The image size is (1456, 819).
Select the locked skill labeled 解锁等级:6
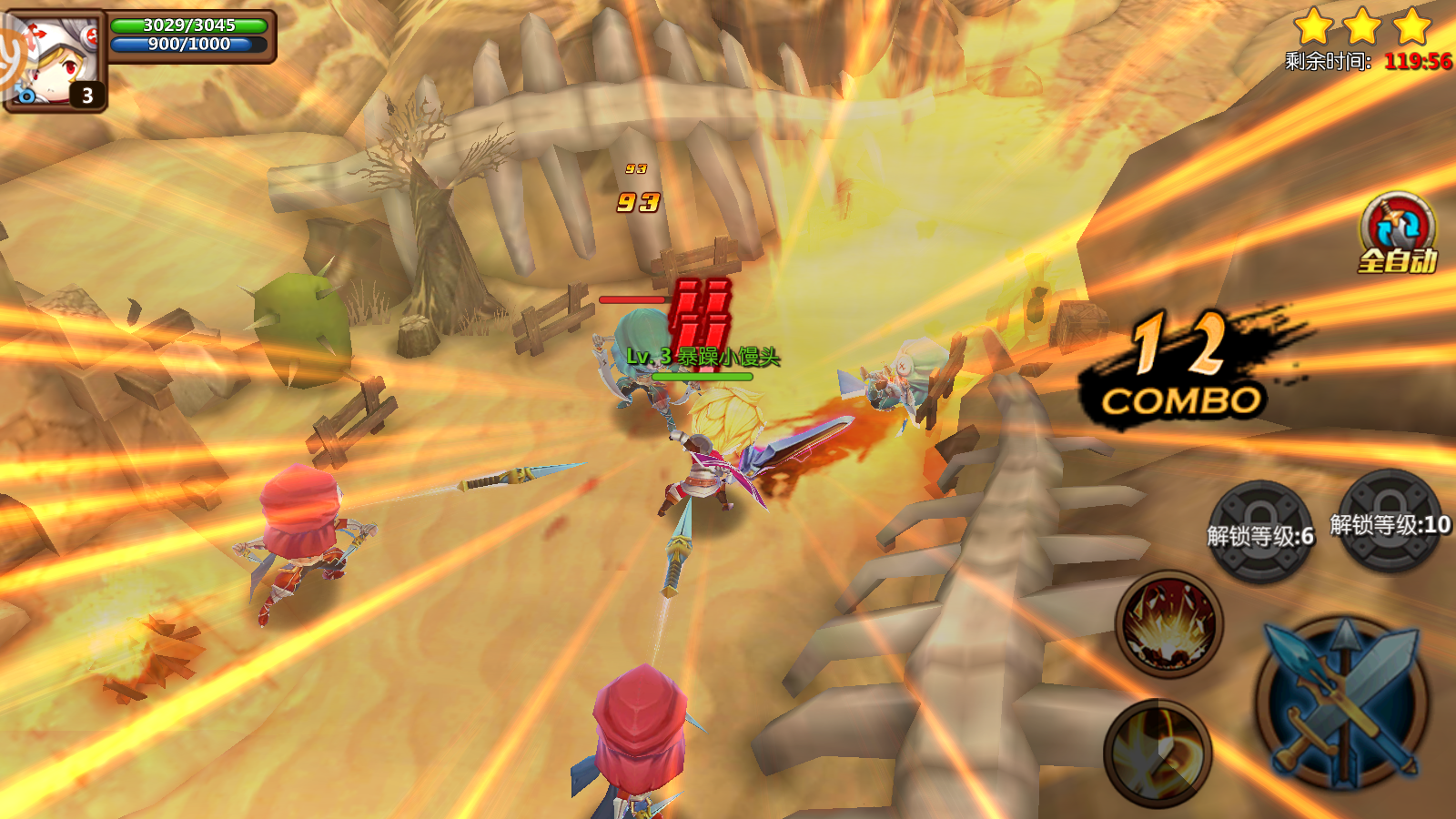1260,531
